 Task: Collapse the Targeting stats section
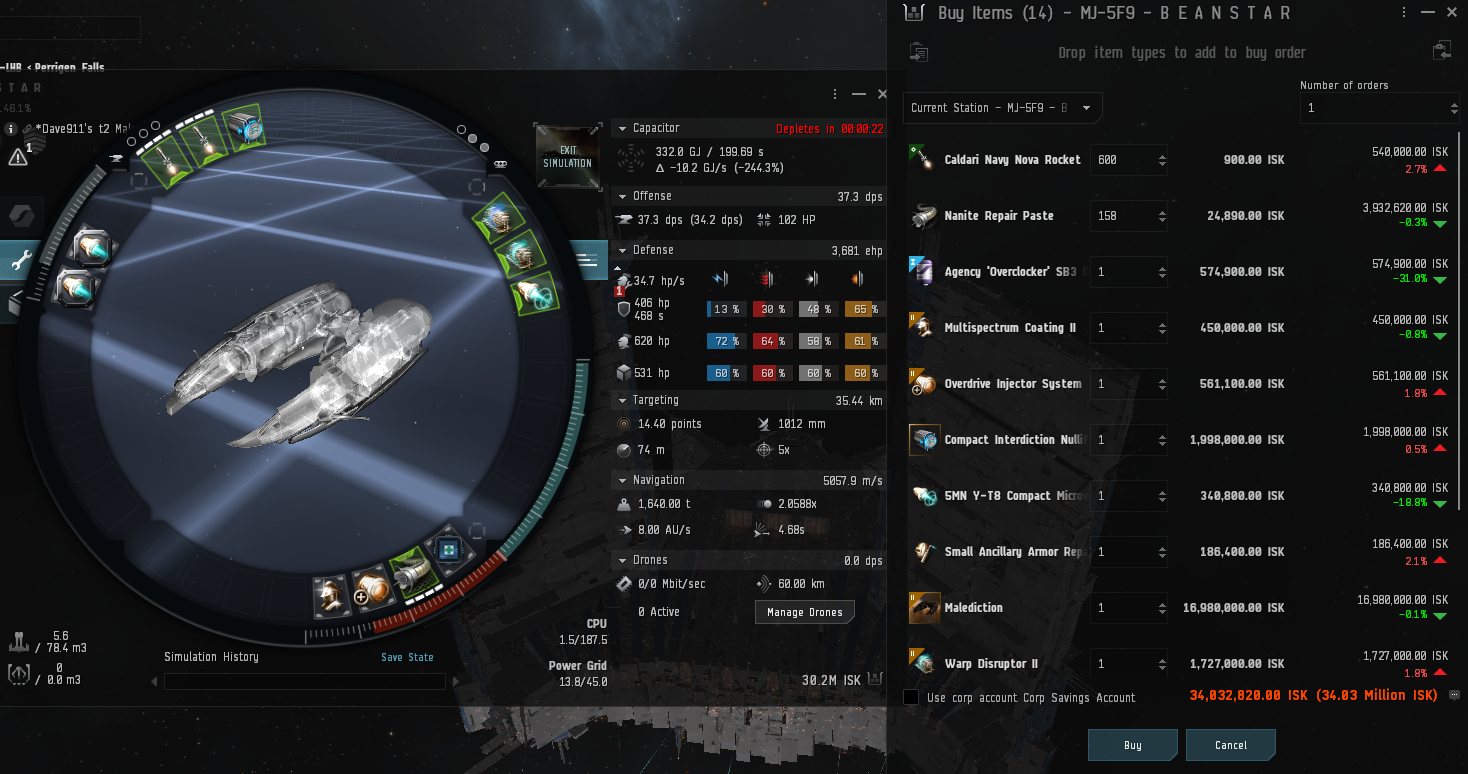tap(621, 400)
